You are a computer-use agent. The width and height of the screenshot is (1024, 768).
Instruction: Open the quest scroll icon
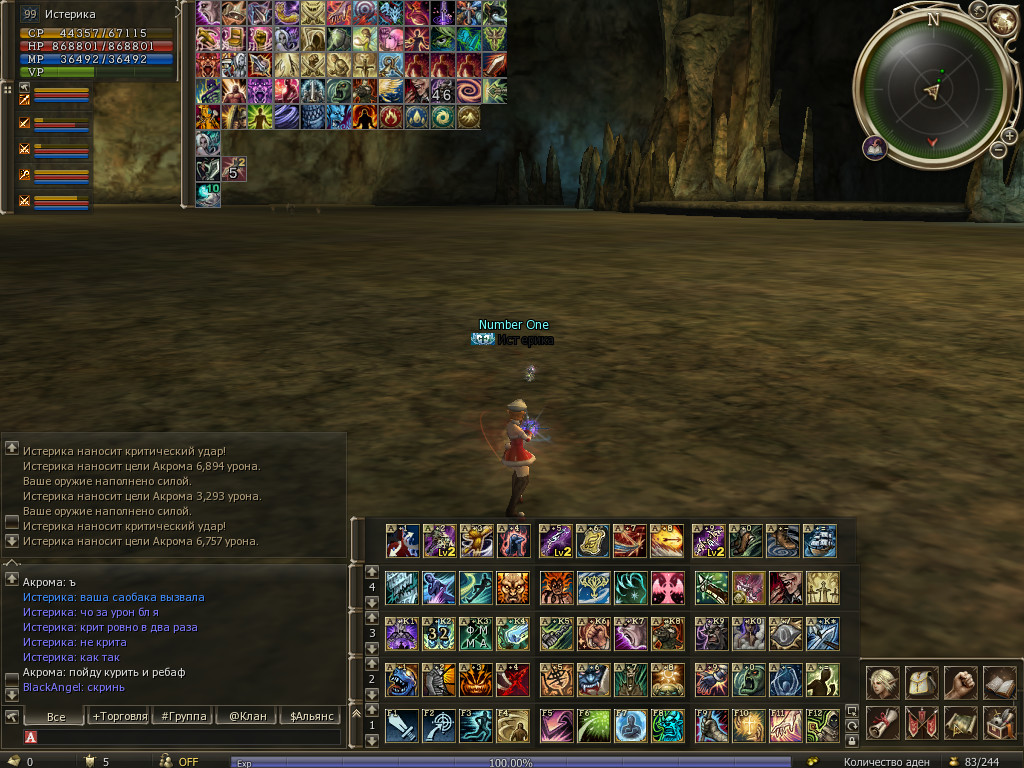pyautogui.click(x=882, y=721)
